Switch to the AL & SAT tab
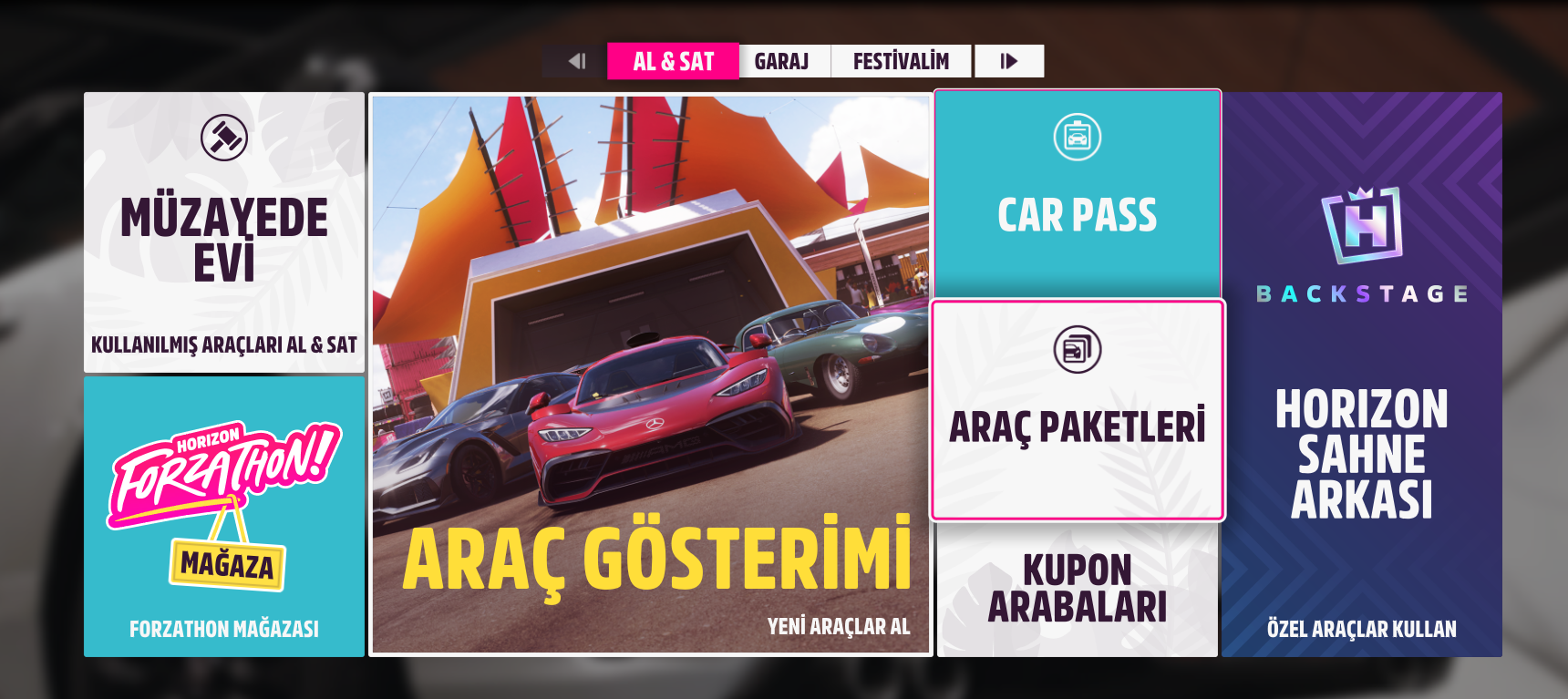The image size is (1568, 699). 673,61
